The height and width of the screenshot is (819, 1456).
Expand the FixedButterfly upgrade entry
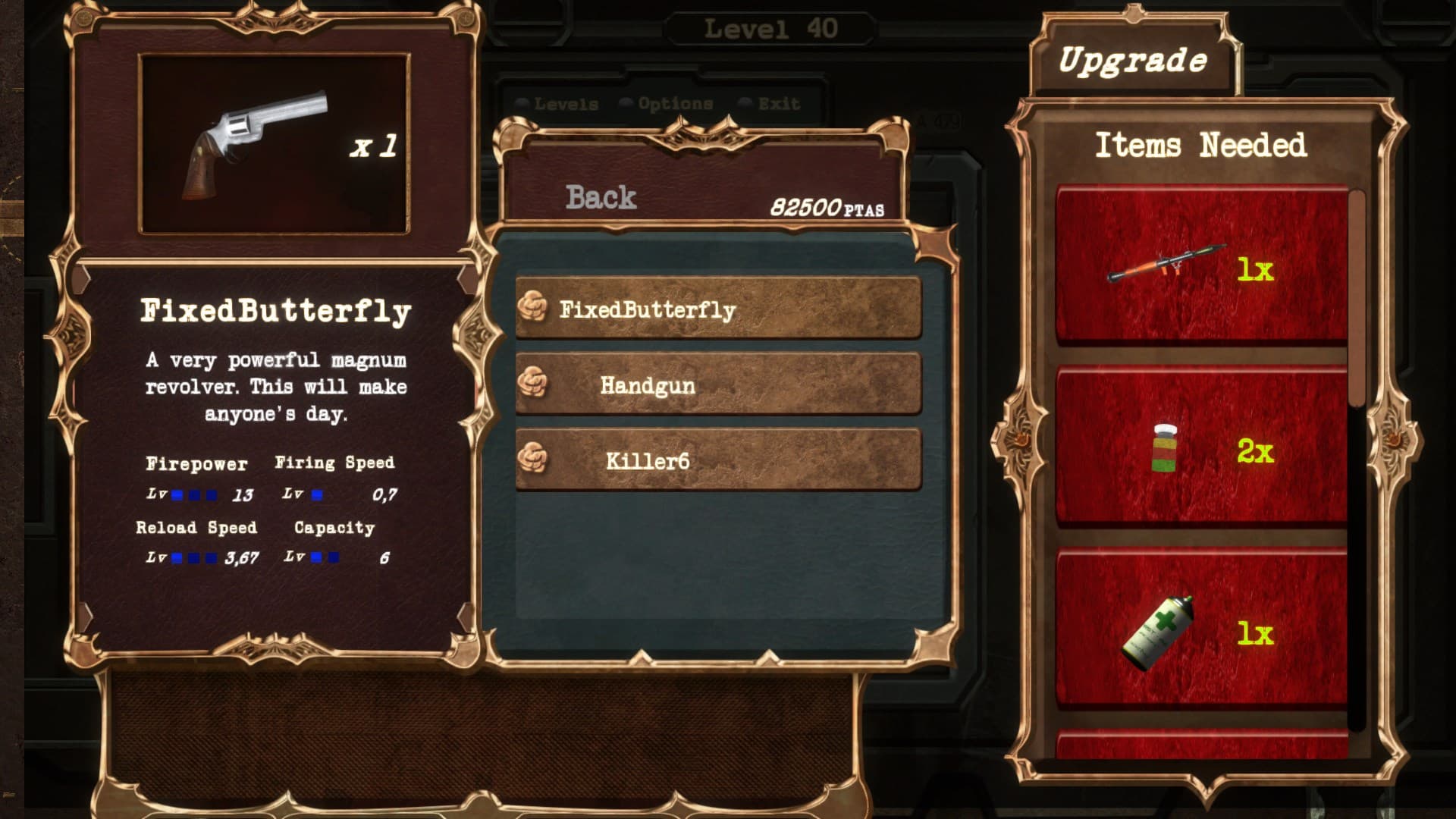pos(720,308)
